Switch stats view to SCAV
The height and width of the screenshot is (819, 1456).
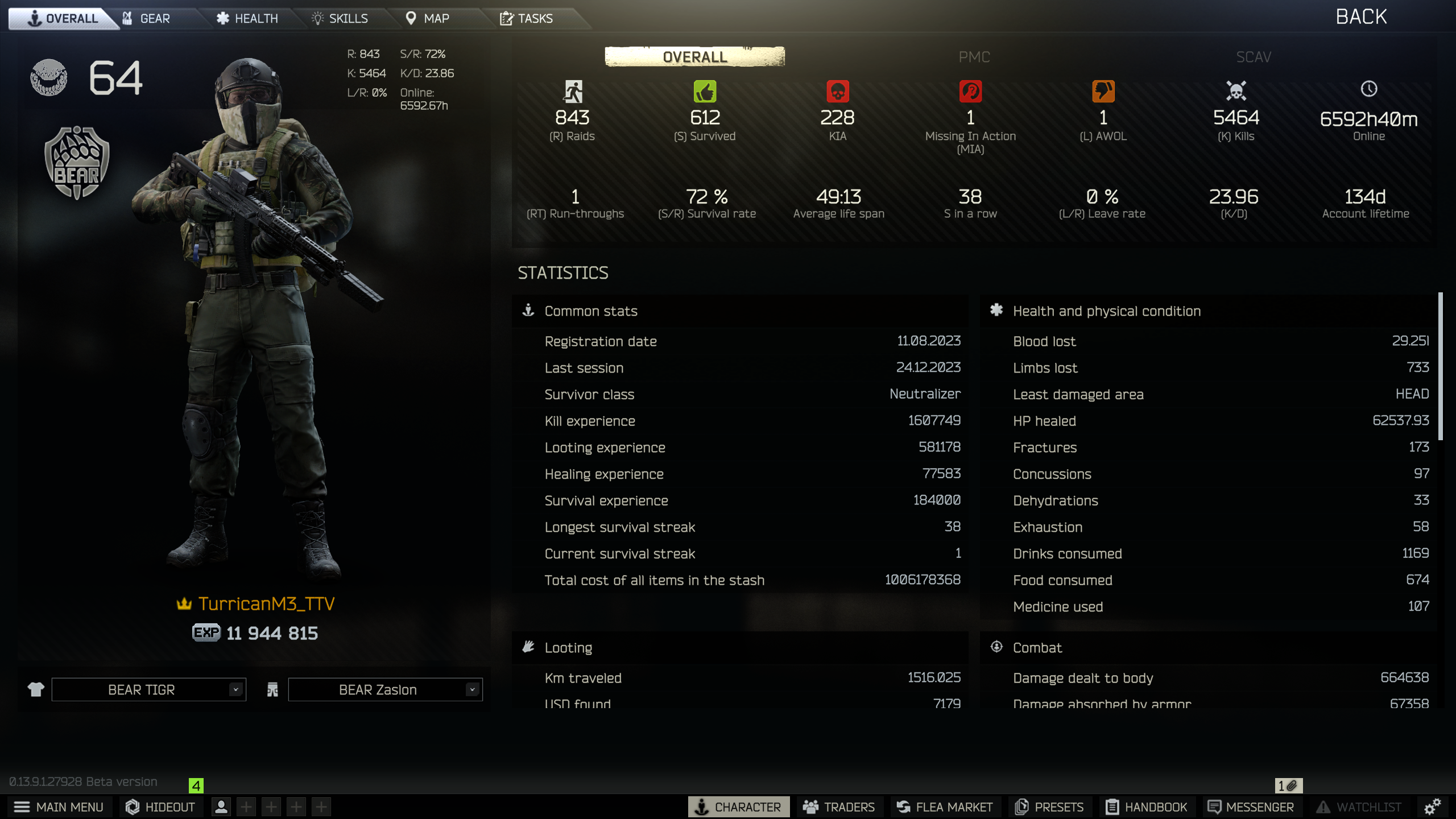tap(1253, 57)
